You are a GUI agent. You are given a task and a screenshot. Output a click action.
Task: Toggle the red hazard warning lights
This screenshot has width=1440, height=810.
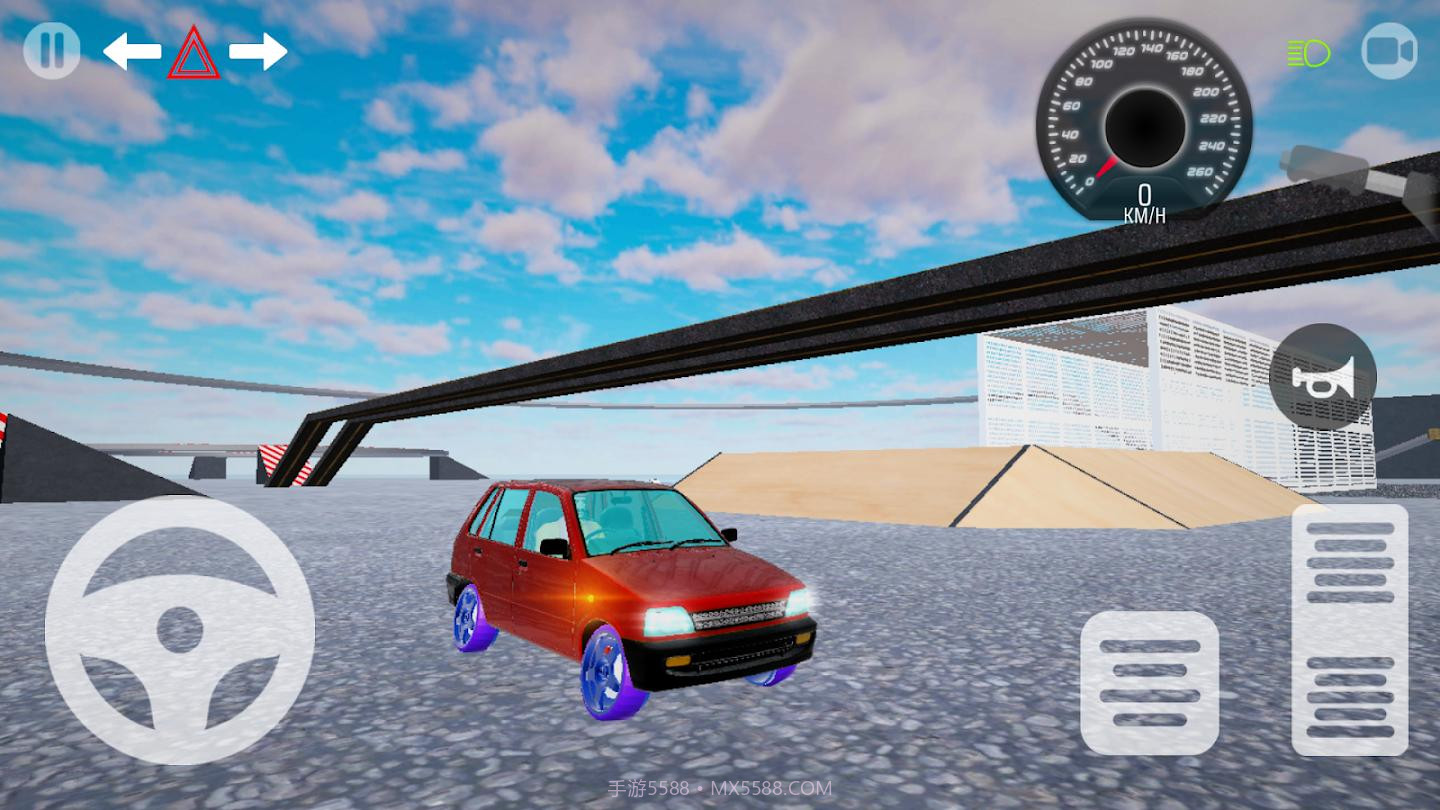tap(194, 53)
